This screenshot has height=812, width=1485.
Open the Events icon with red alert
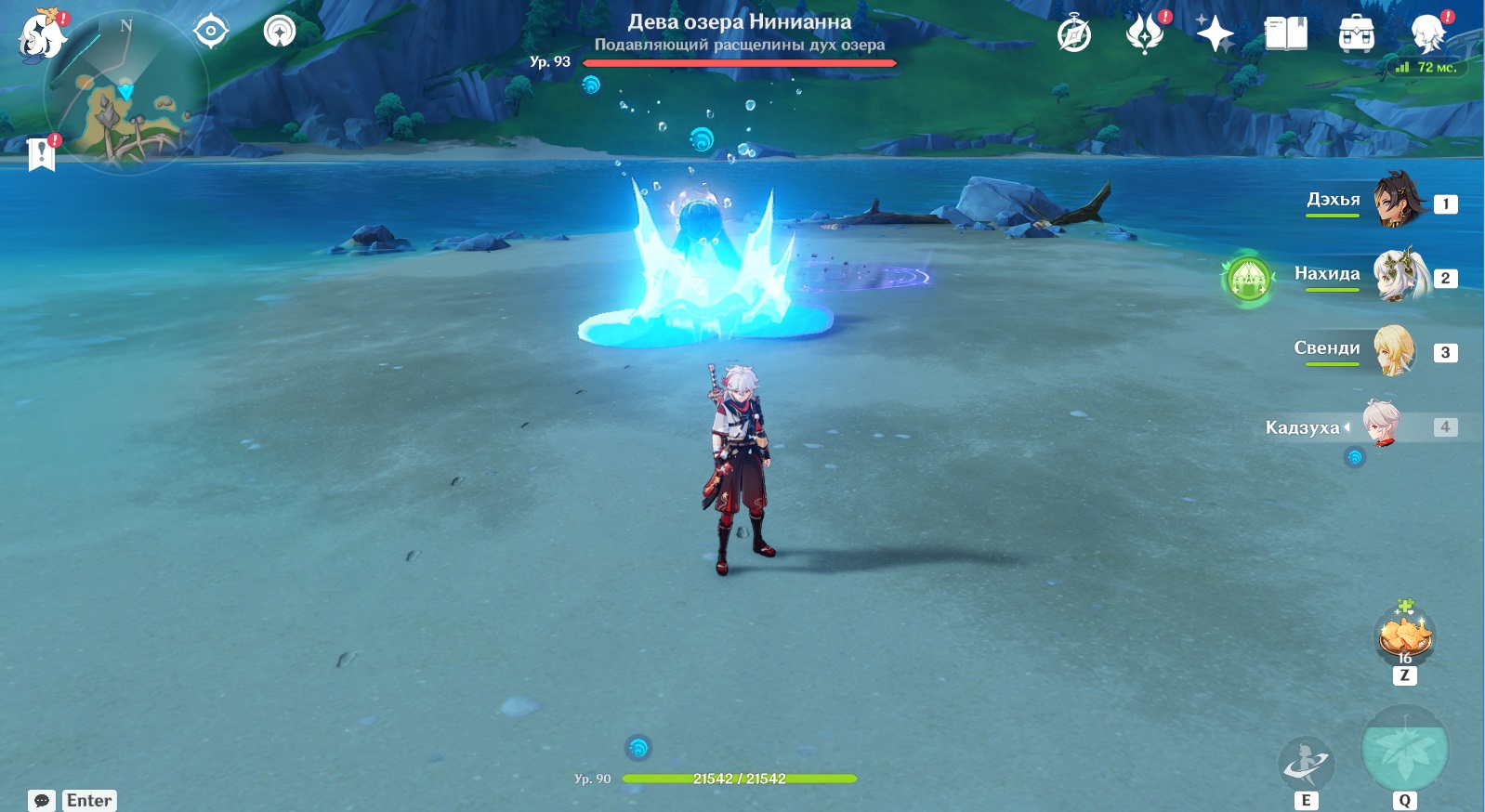coord(1145,34)
